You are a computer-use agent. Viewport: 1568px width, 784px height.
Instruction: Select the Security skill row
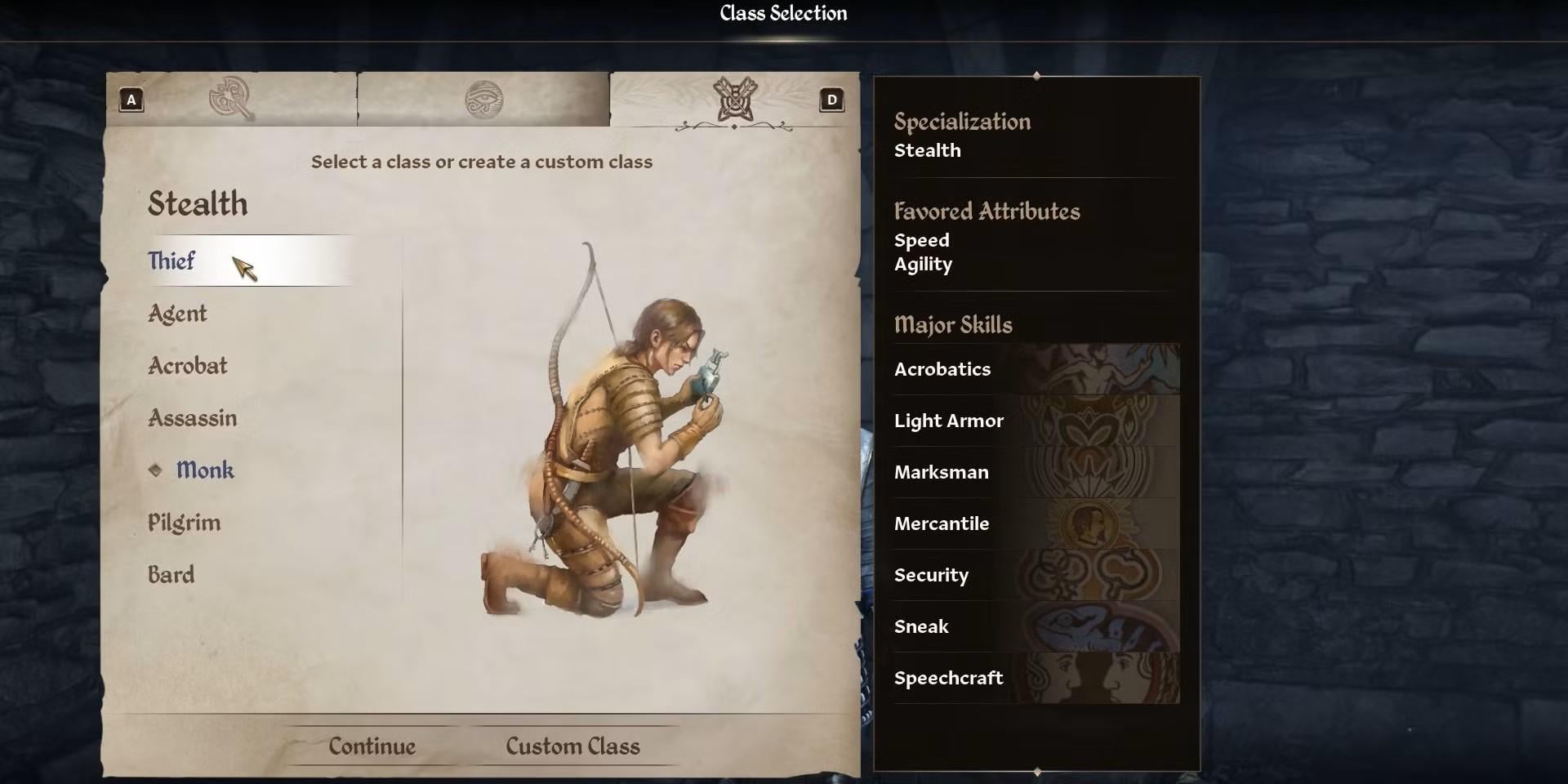coord(1036,575)
